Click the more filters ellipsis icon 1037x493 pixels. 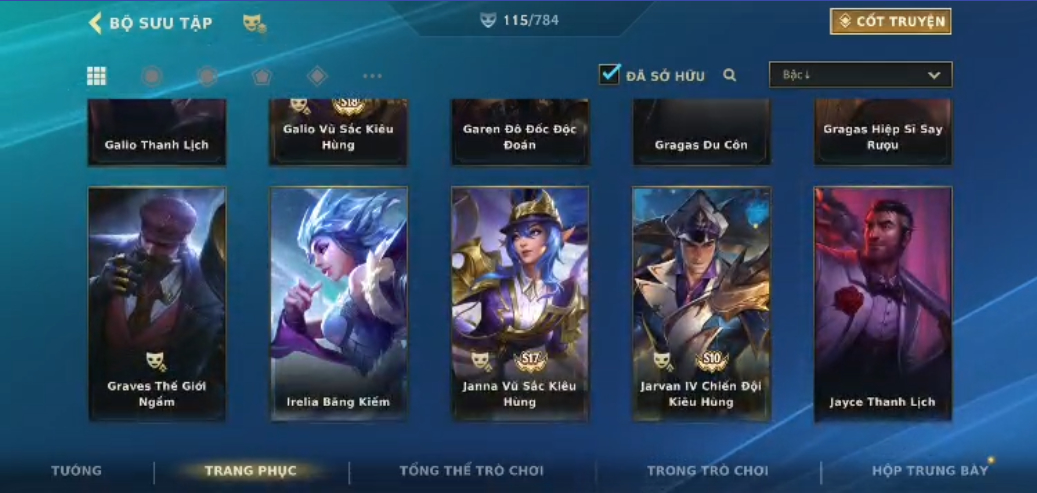click(x=372, y=76)
